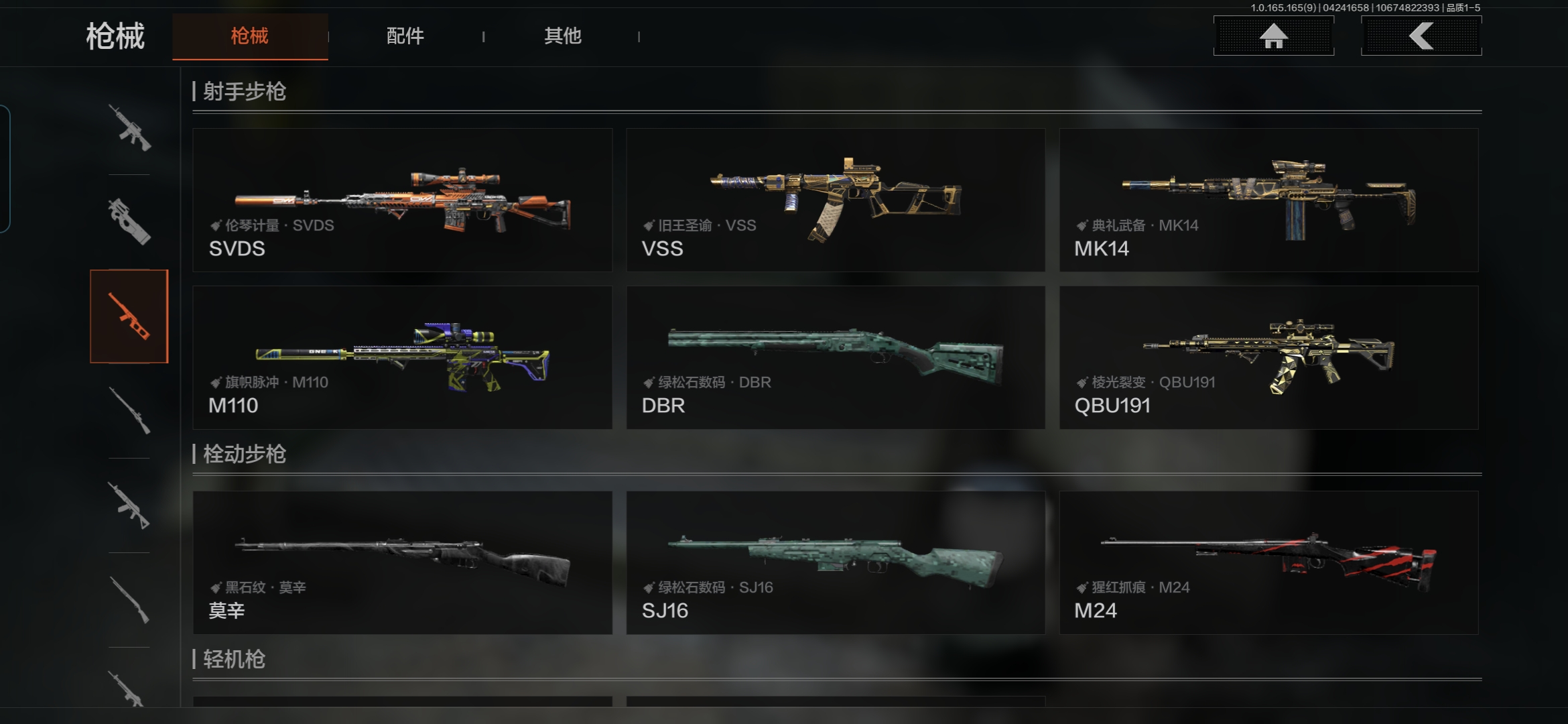Choose the QBU191 weapon card
This screenshot has width=1568, height=724.
coord(1268,357)
